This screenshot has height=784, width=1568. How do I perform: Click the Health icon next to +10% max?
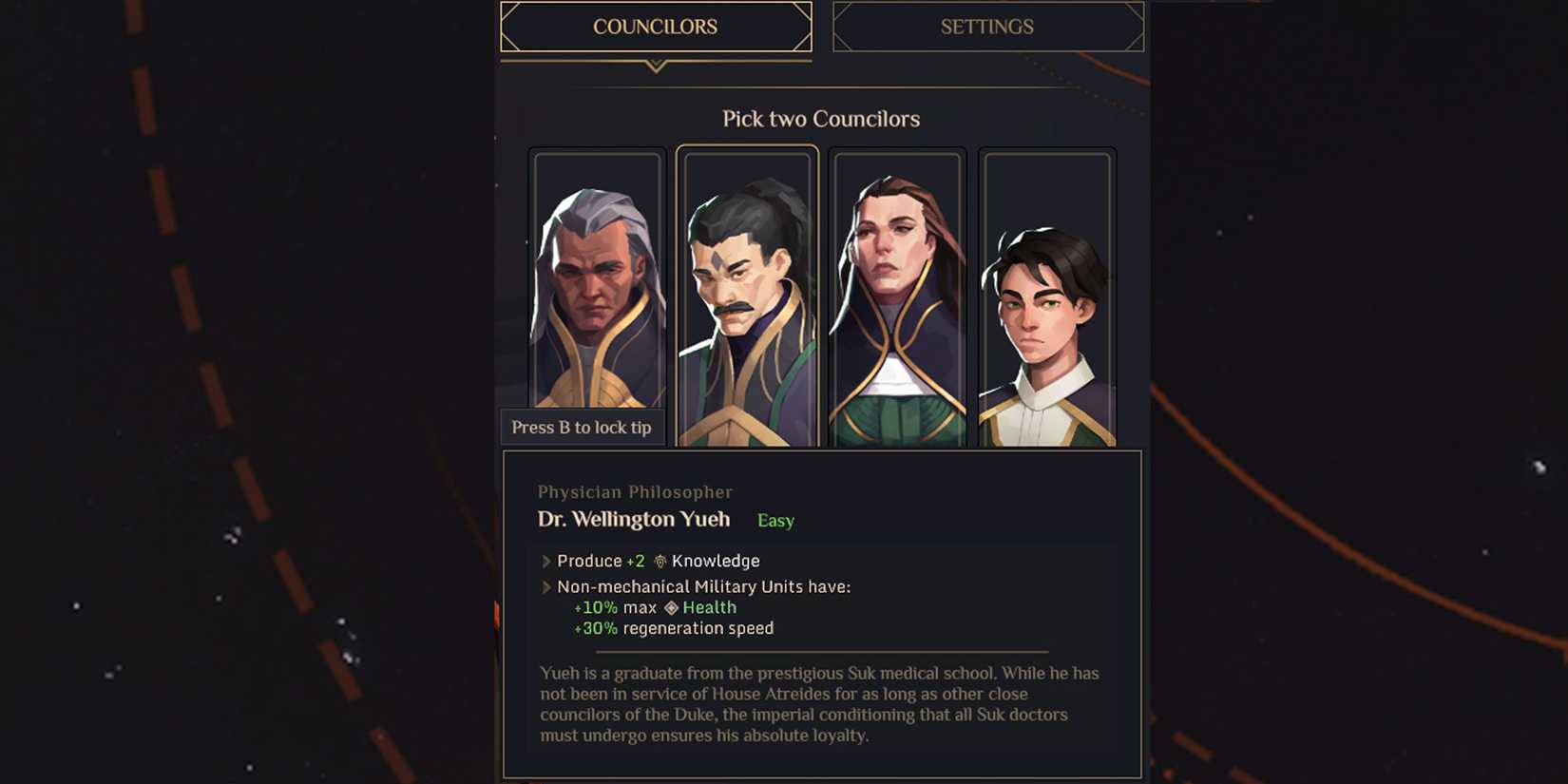[670, 607]
